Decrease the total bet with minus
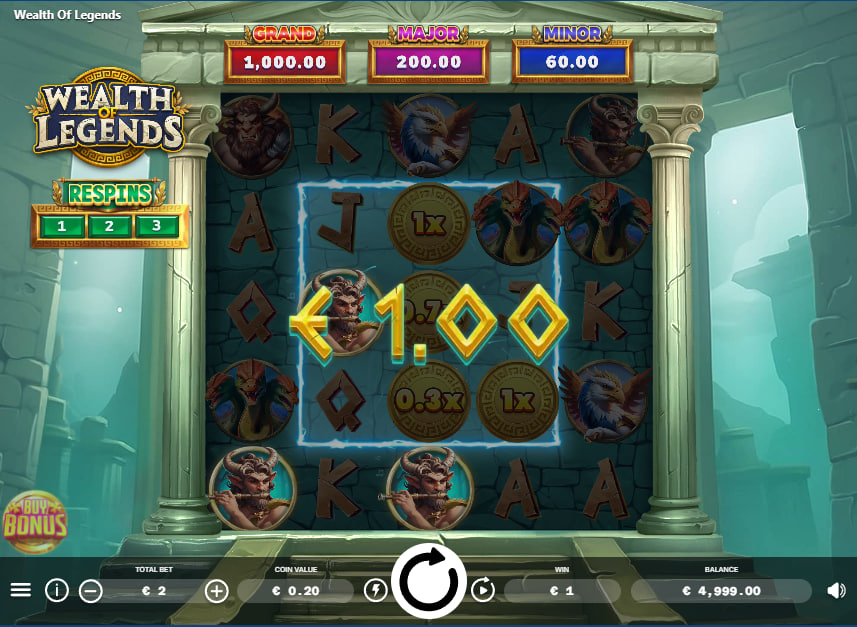The image size is (857, 627). pos(91,591)
